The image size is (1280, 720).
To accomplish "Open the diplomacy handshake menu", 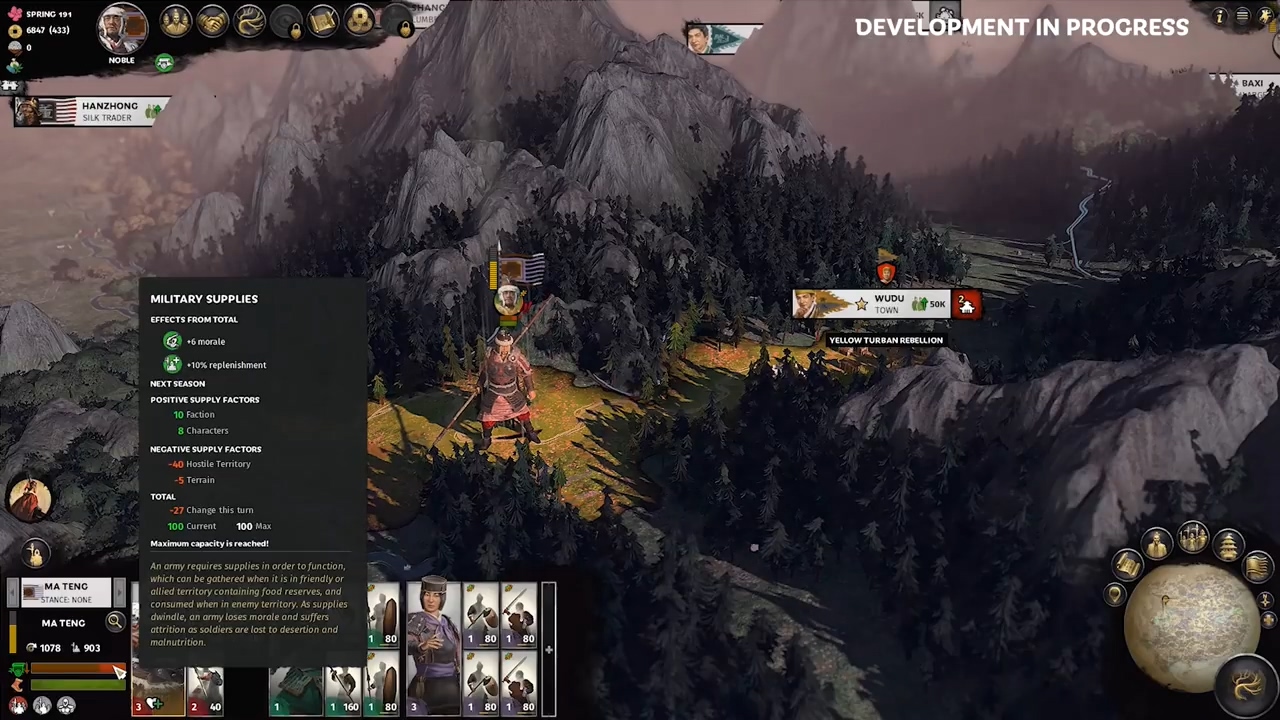I will click(x=212, y=21).
